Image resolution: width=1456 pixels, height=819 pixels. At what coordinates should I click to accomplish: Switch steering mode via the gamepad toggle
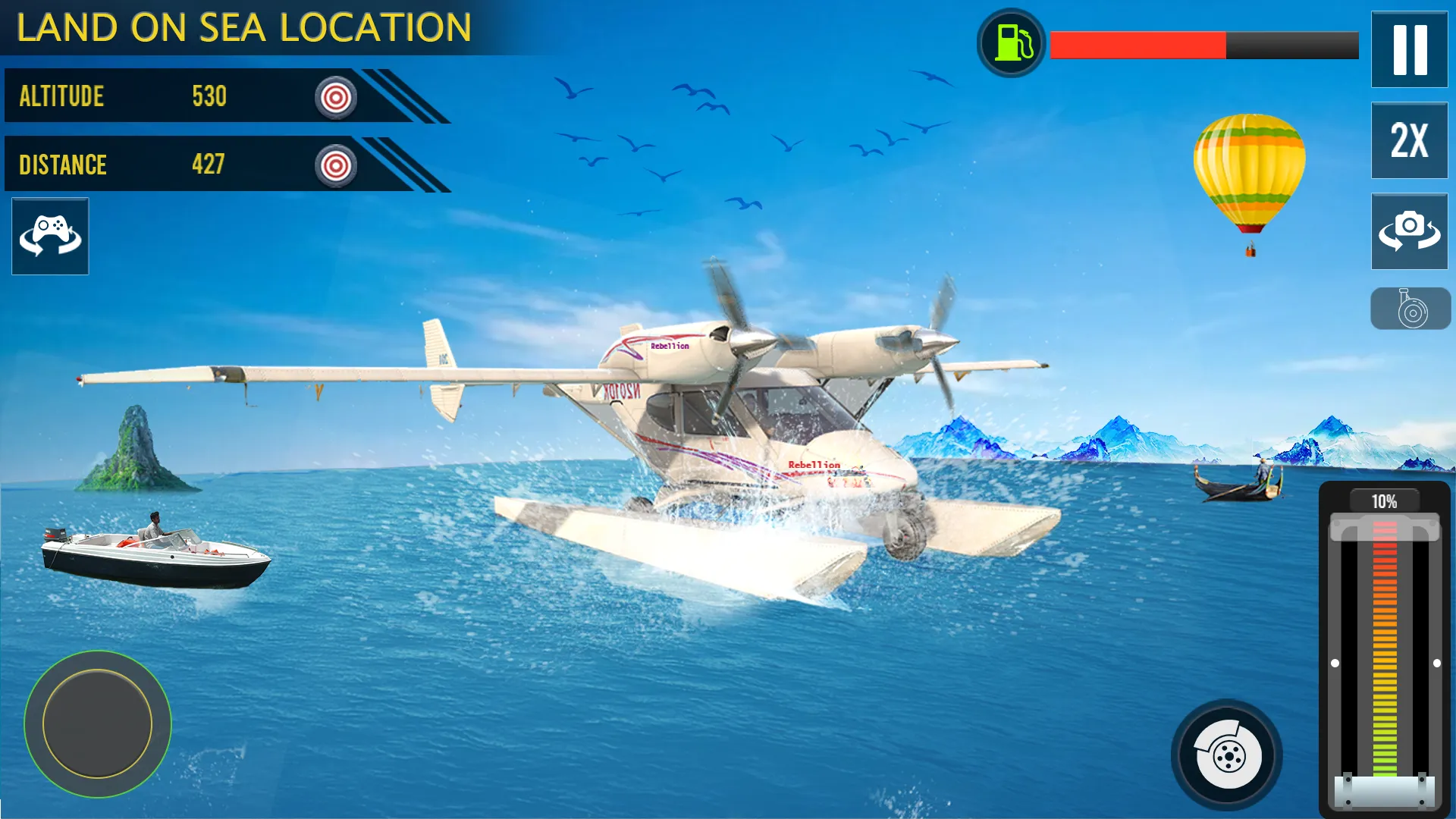click(x=49, y=236)
